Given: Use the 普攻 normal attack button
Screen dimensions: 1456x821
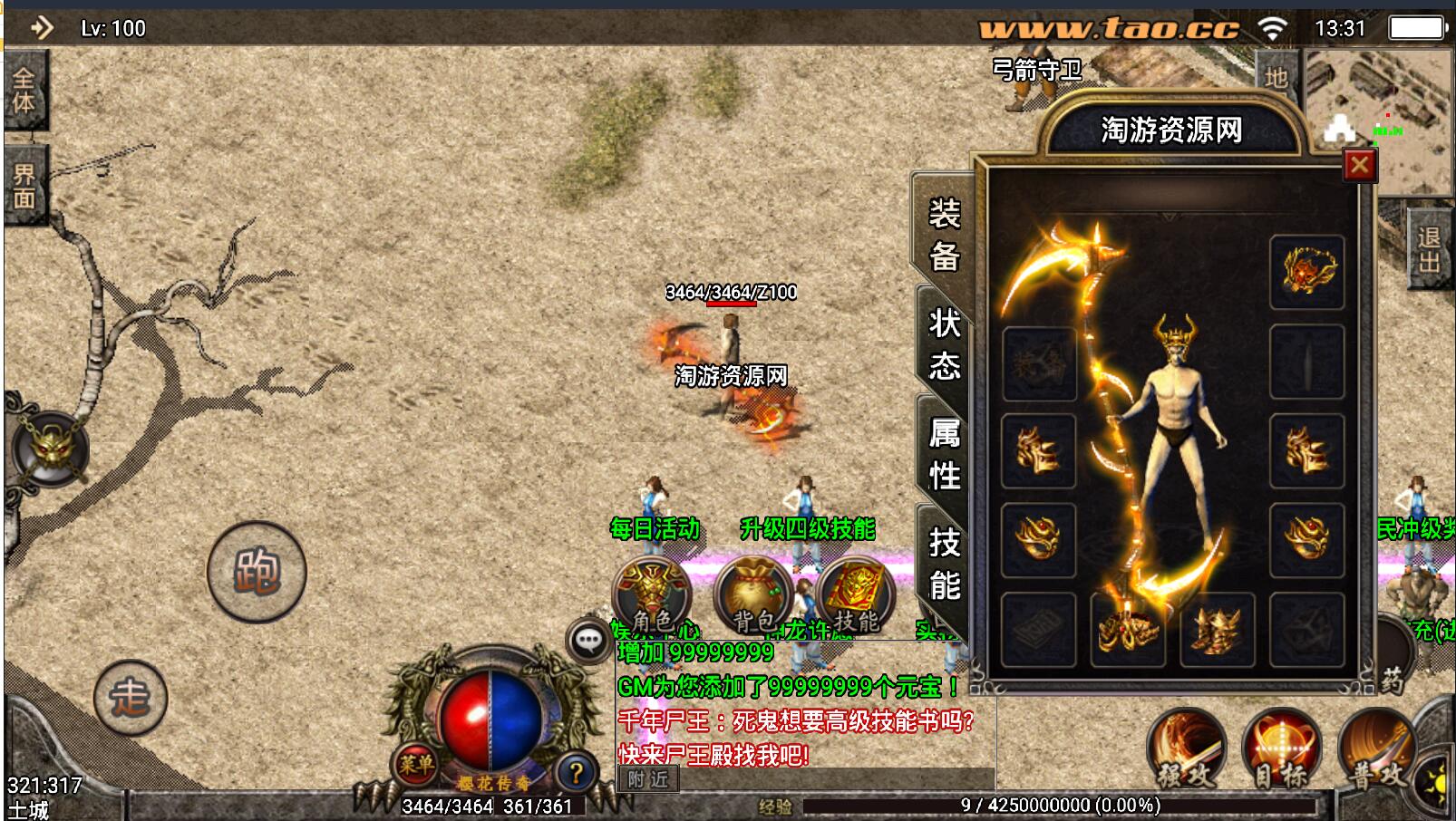Looking at the screenshot, I should (x=1377, y=749).
